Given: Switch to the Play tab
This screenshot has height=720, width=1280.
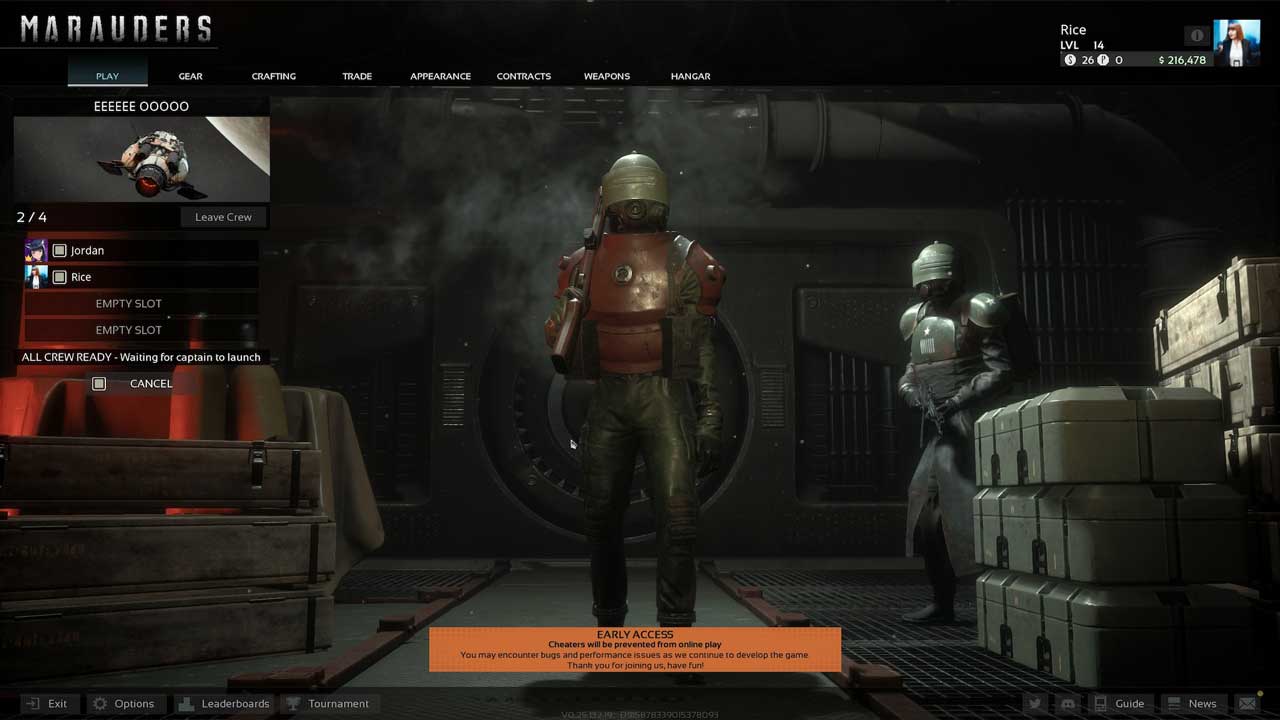Looking at the screenshot, I should pos(107,76).
